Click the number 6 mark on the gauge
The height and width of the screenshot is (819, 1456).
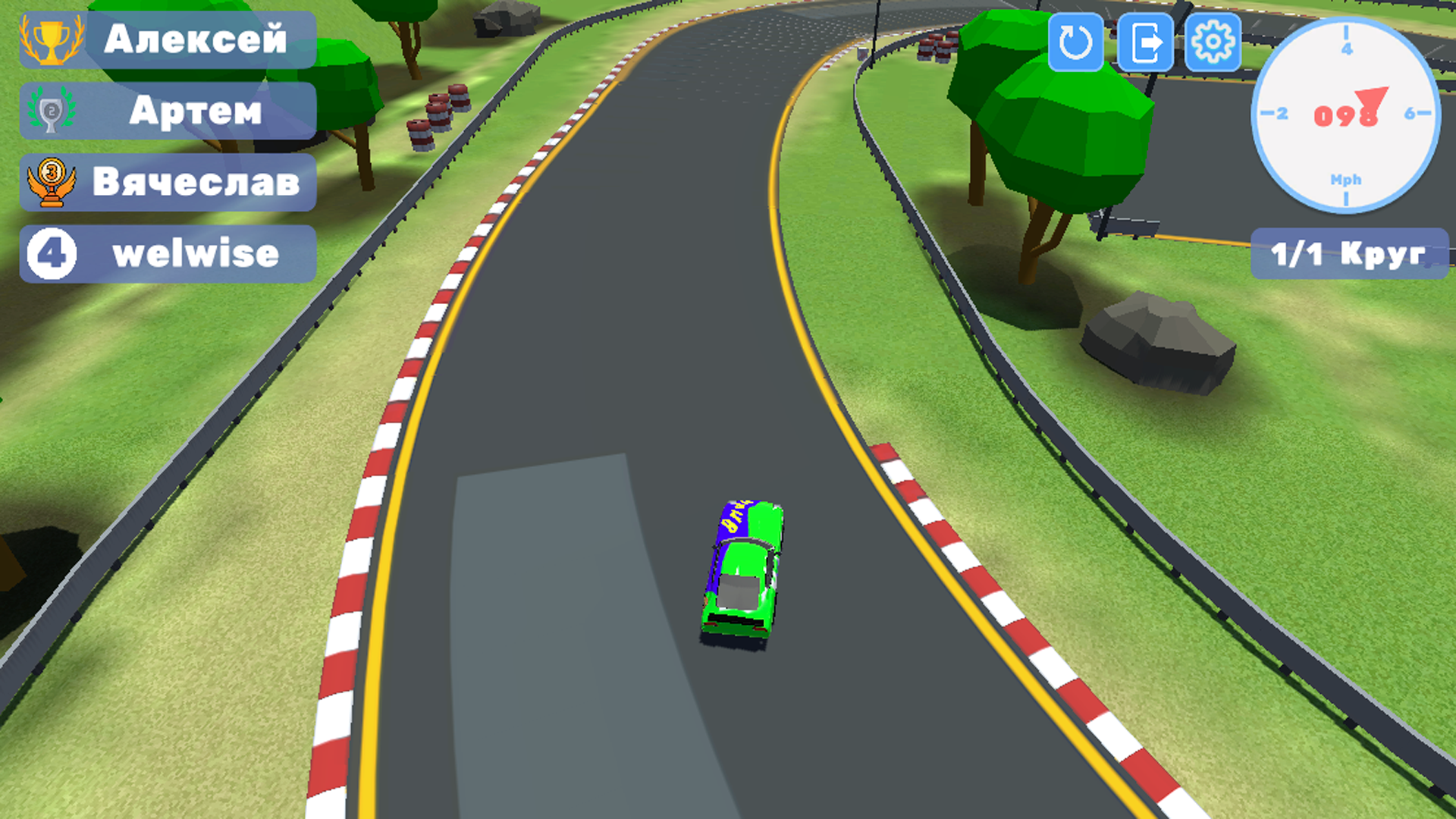tap(1408, 114)
